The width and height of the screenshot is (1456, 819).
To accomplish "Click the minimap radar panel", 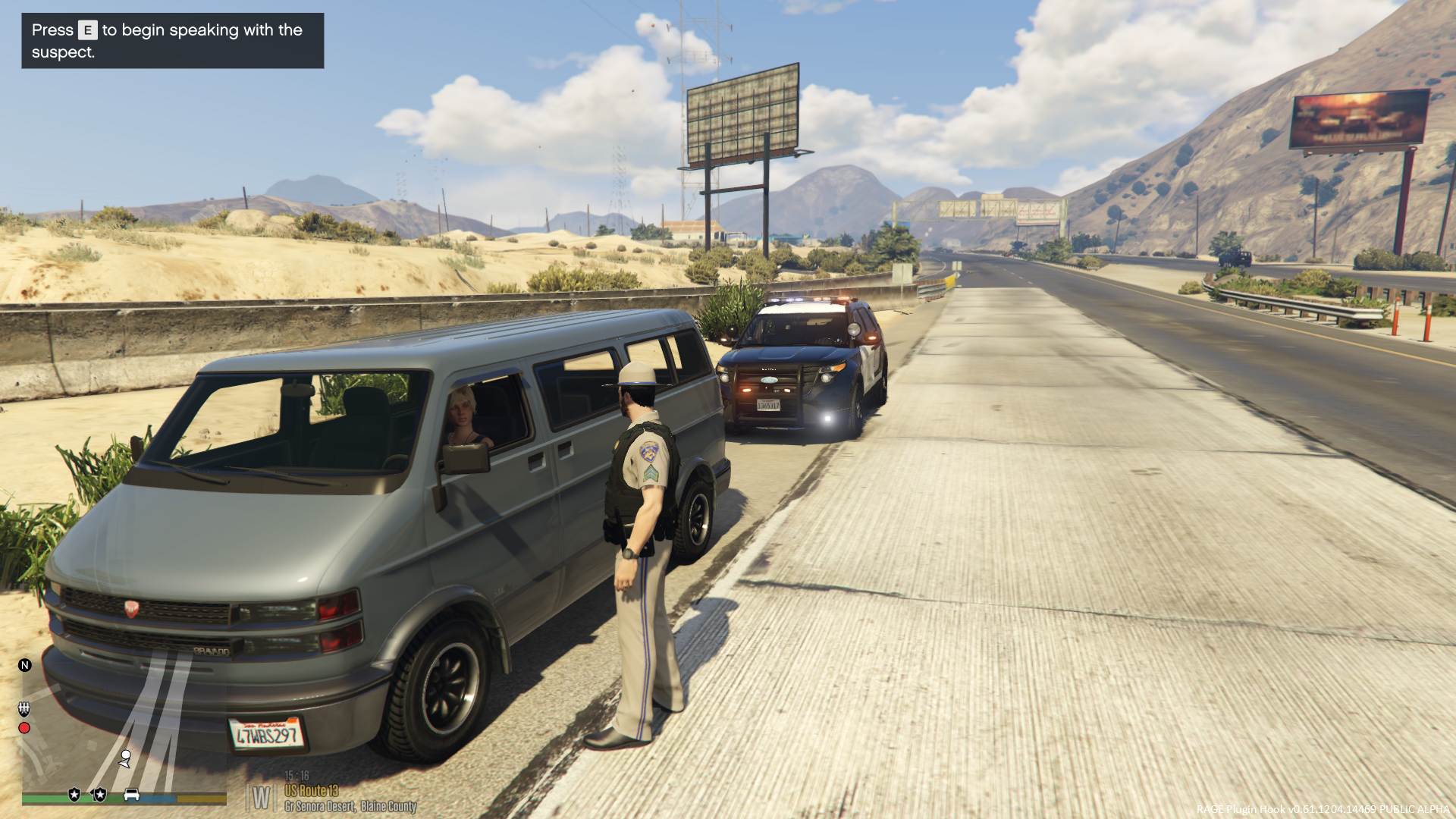I will click(121, 728).
